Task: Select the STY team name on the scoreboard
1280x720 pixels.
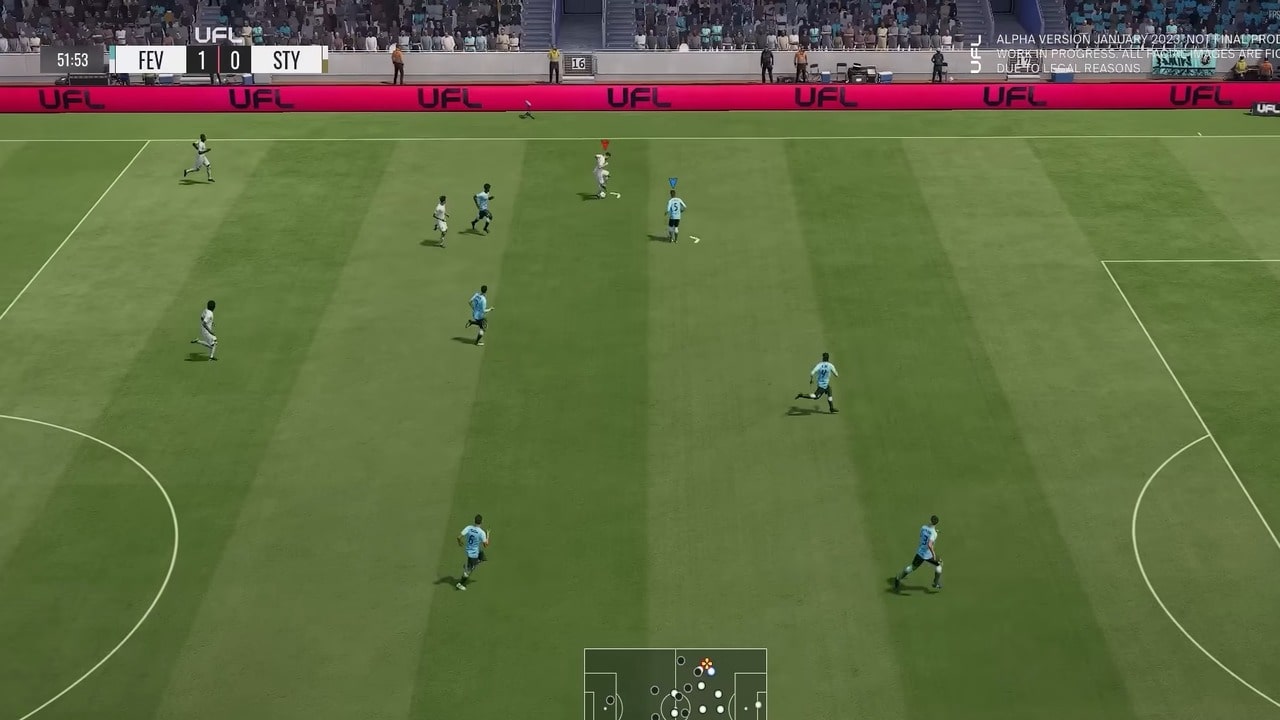Action: (287, 59)
